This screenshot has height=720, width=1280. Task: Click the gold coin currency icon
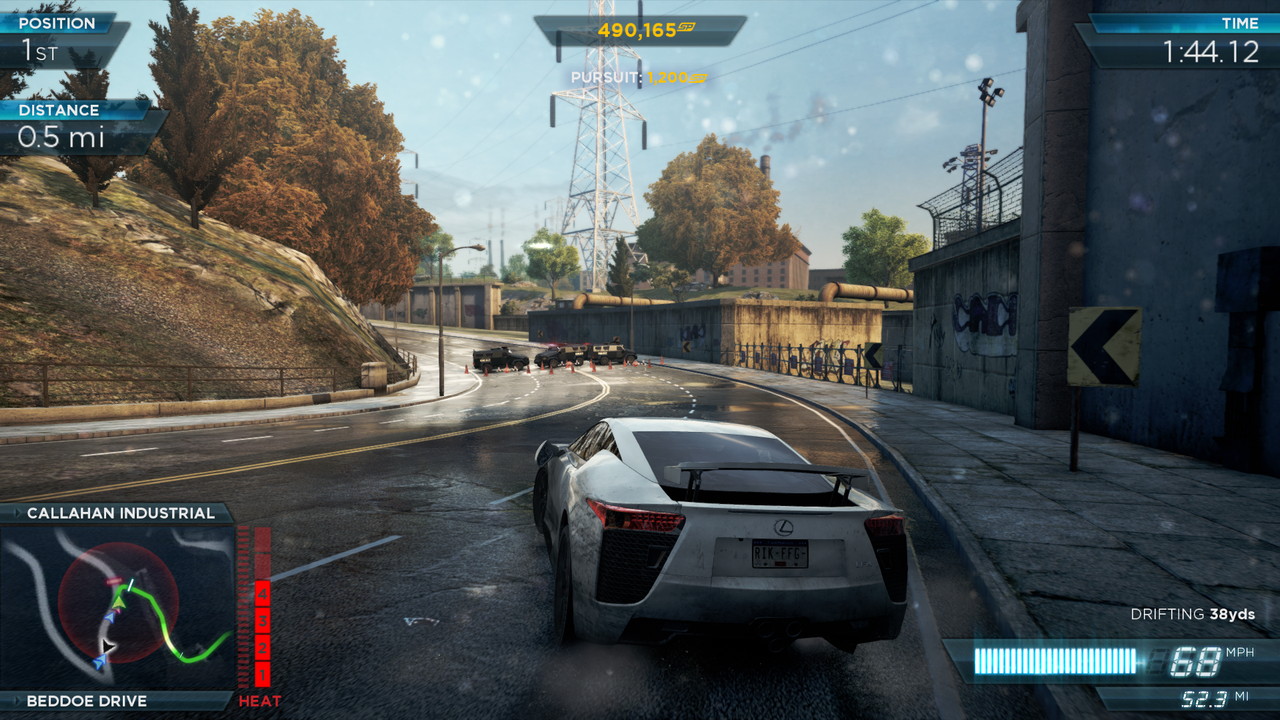pos(686,27)
